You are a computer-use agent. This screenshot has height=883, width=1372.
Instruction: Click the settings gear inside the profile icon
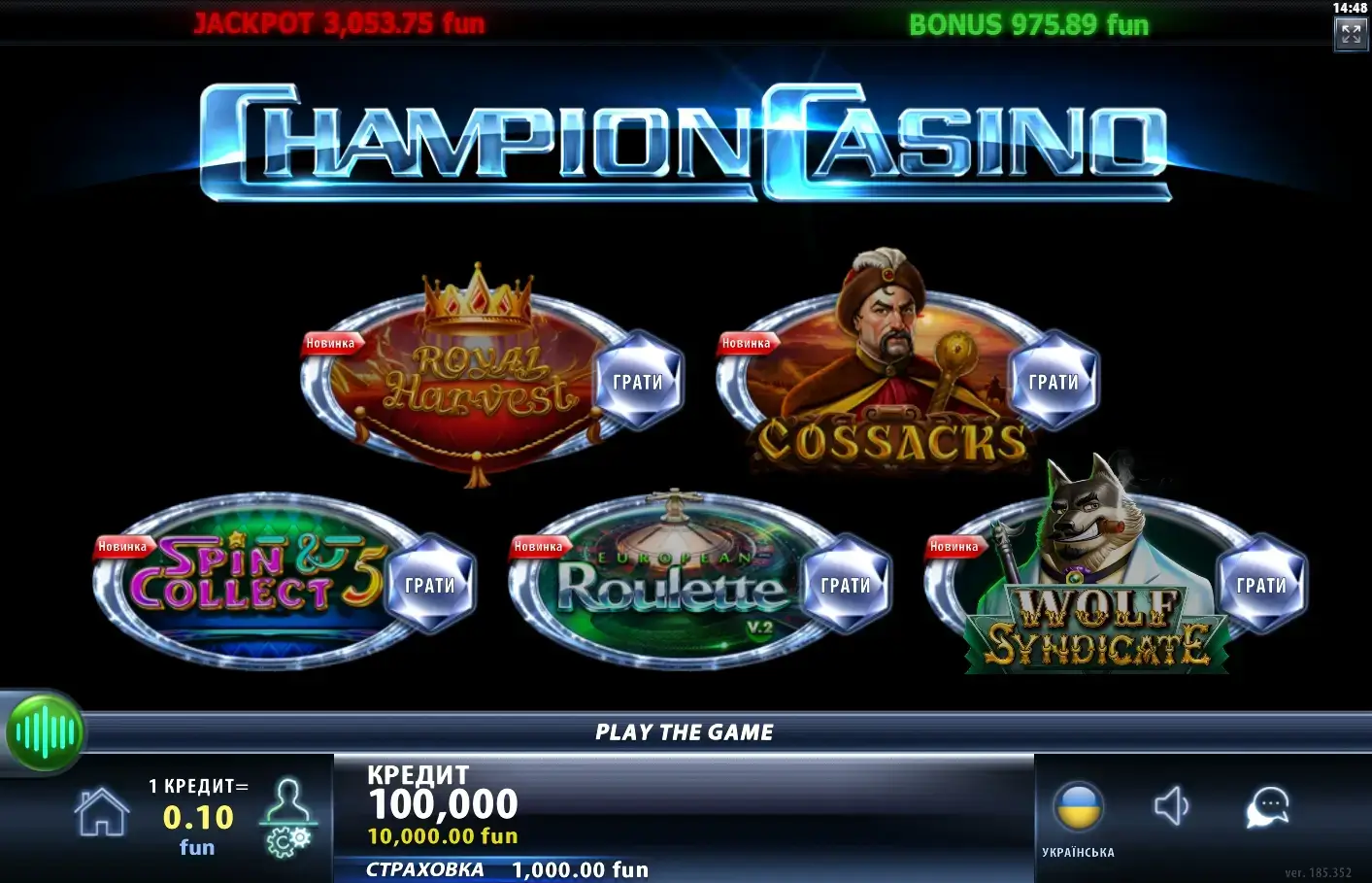pos(283,843)
